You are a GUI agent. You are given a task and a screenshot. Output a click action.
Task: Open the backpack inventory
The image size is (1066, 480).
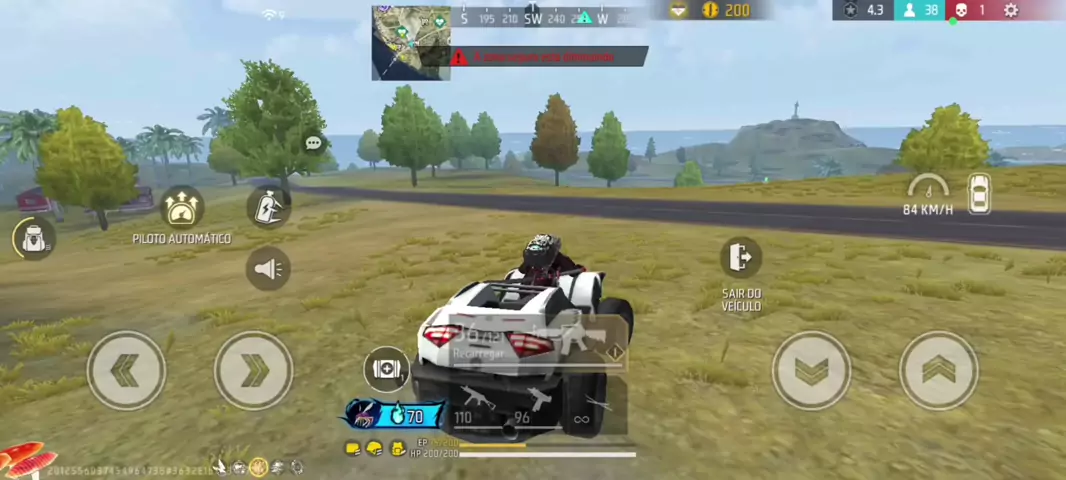click(35, 239)
